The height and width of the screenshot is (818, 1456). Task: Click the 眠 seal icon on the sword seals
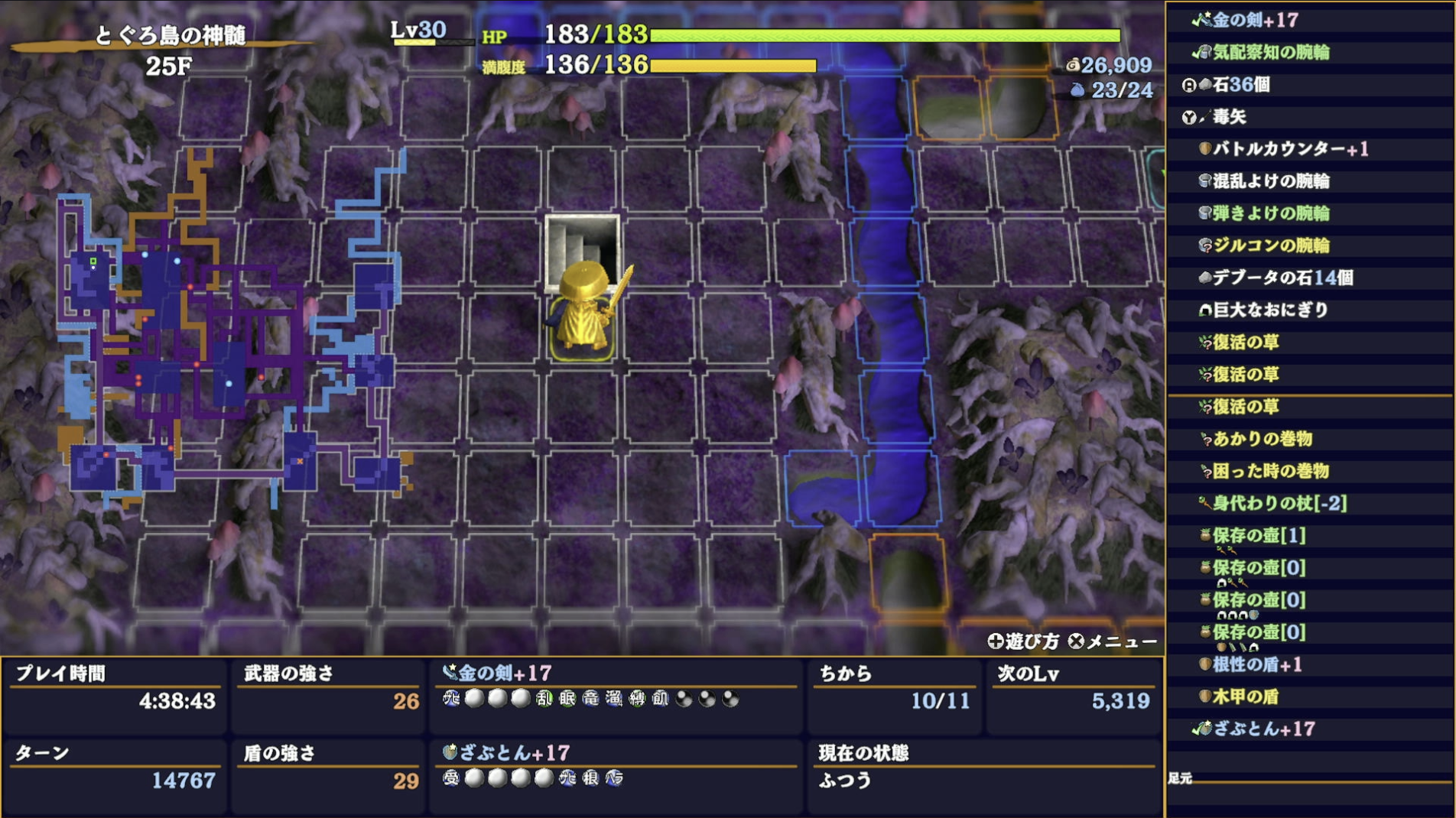[567, 697]
